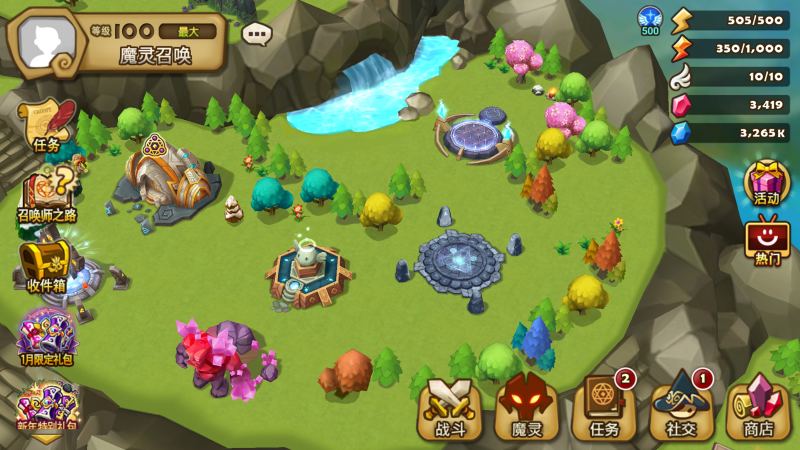
Task: Open the 任务 book in bottom bar
Action: coord(604,408)
